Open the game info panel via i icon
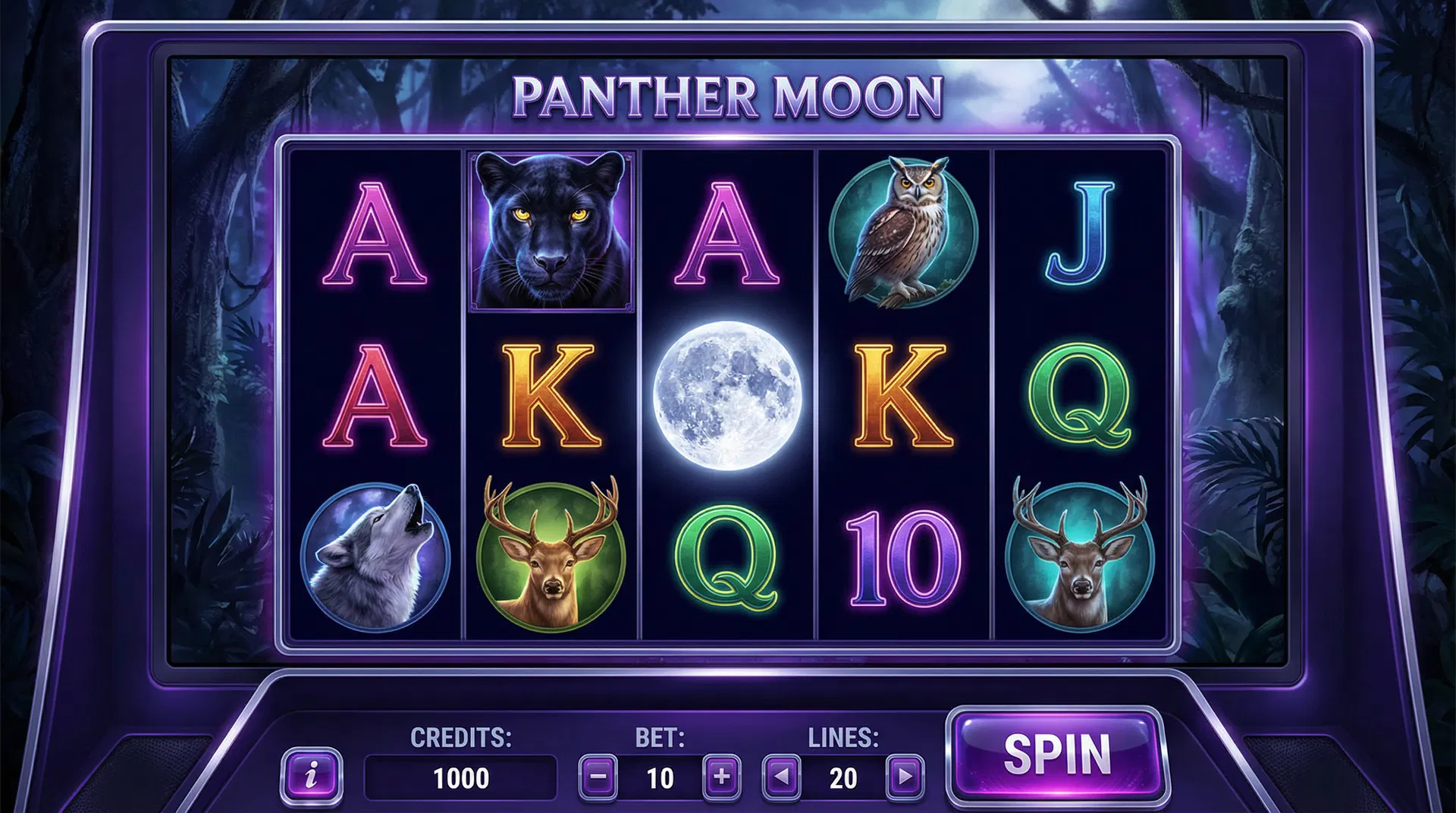 coord(313,775)
